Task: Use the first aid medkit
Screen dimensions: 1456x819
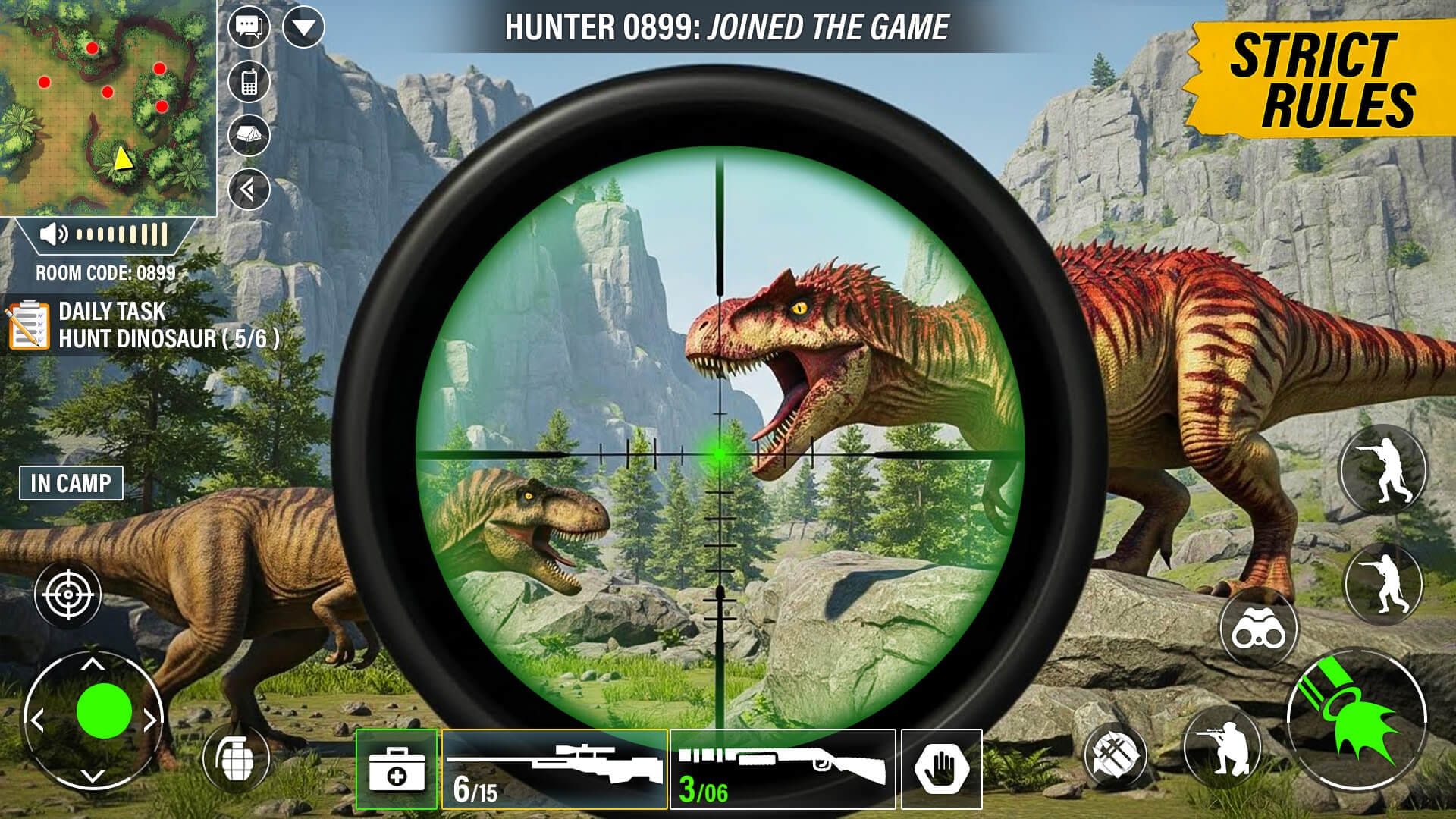Action: (397, 766)
